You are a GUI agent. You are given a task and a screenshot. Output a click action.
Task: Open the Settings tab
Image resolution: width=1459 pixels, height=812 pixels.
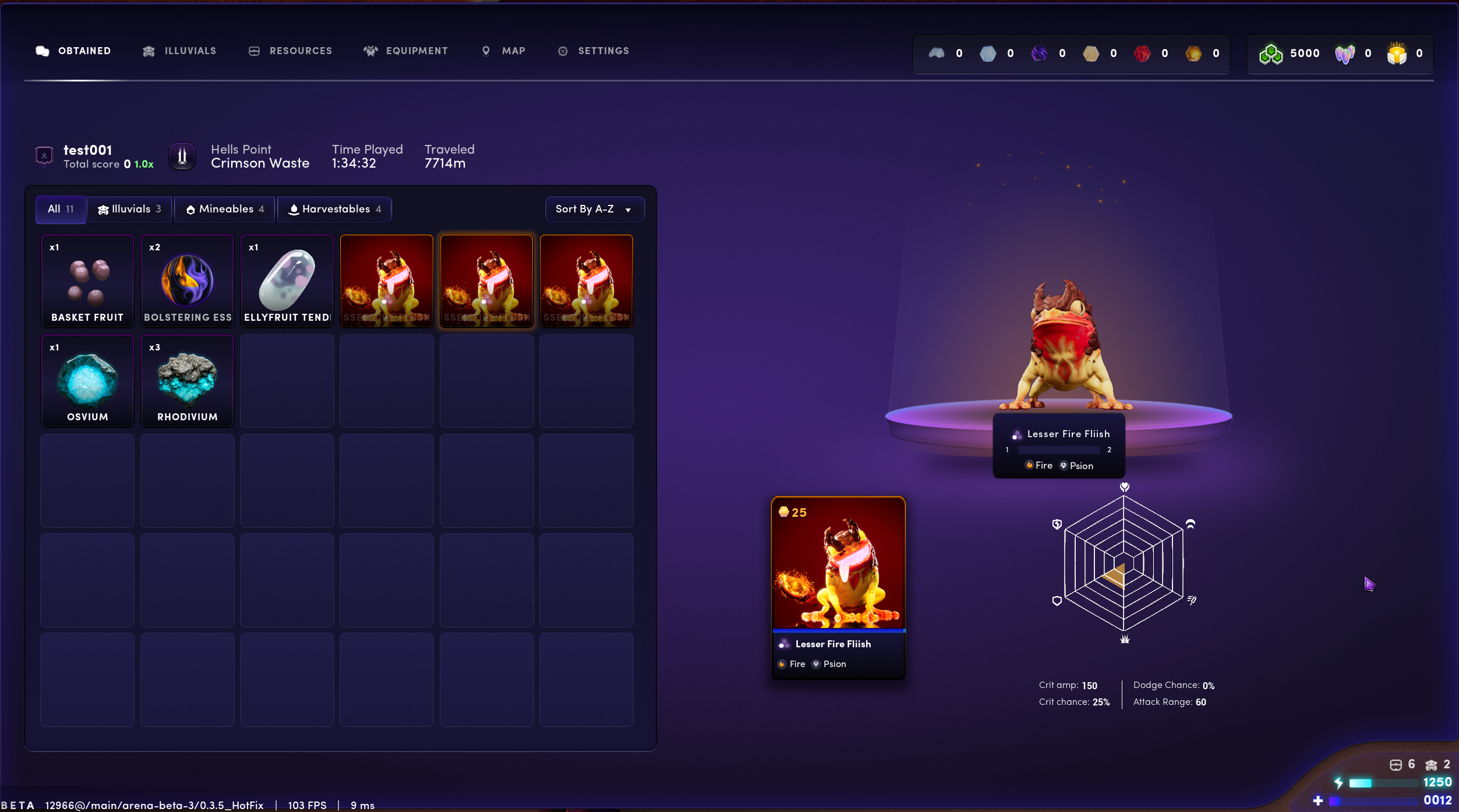(594, 51)
